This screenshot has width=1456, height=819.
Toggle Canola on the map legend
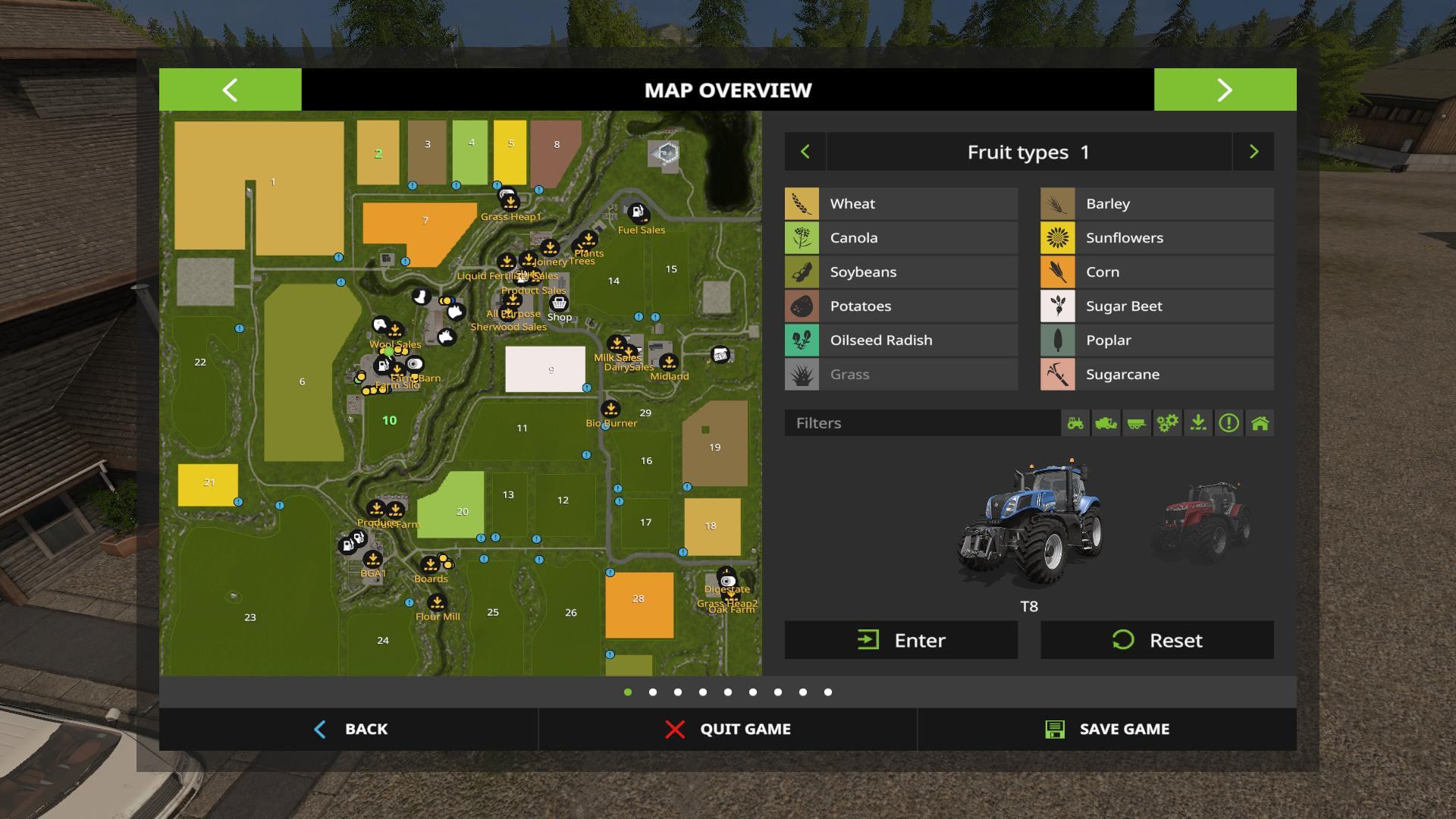coord(901,237)
